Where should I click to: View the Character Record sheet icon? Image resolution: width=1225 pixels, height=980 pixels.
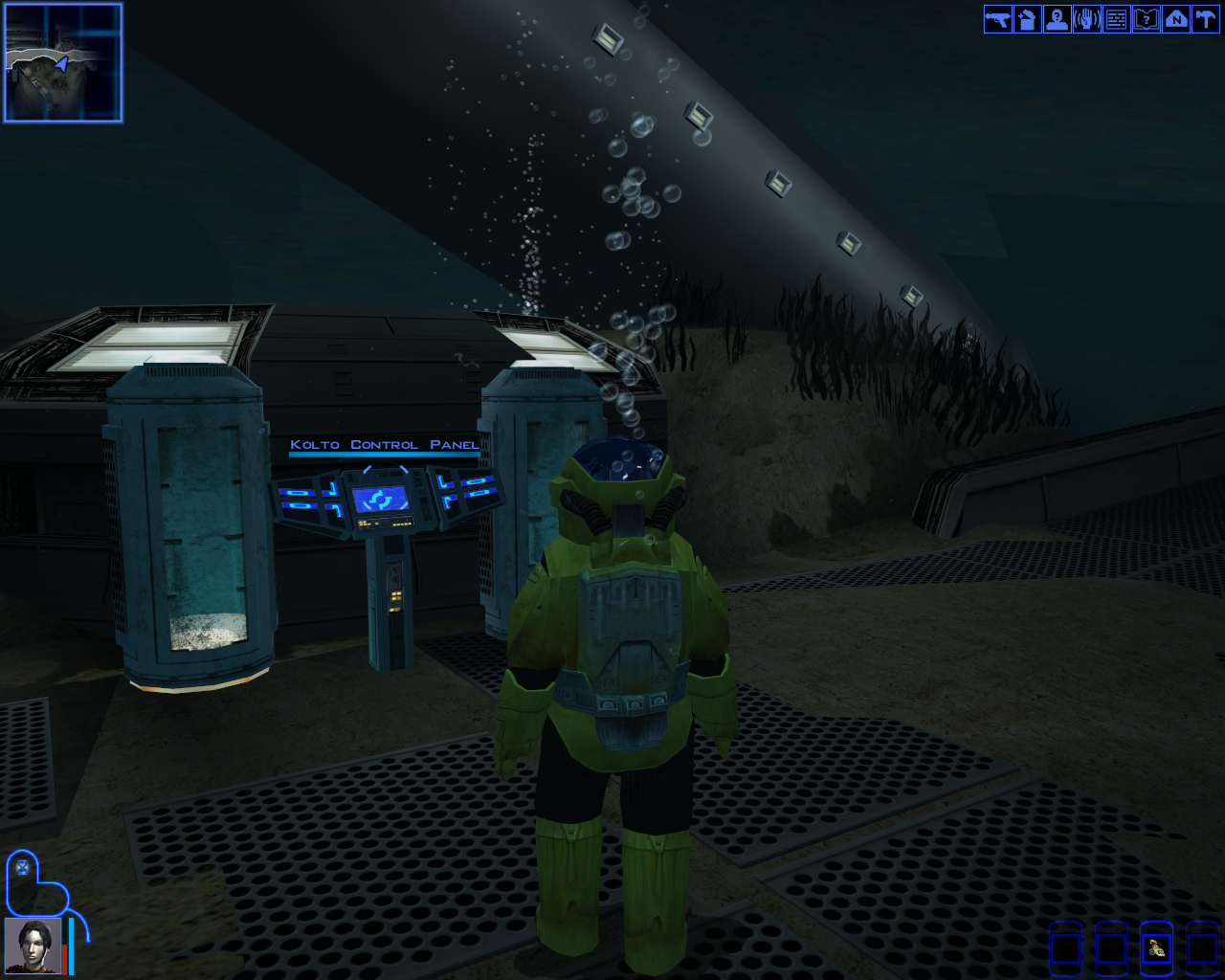1057,19
